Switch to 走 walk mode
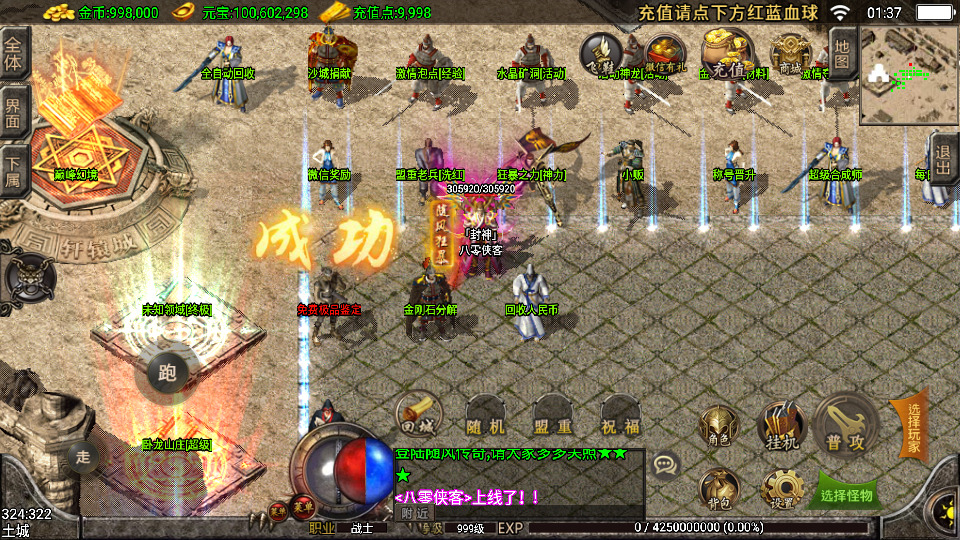960x540 pixels. [x=83, y=457]
